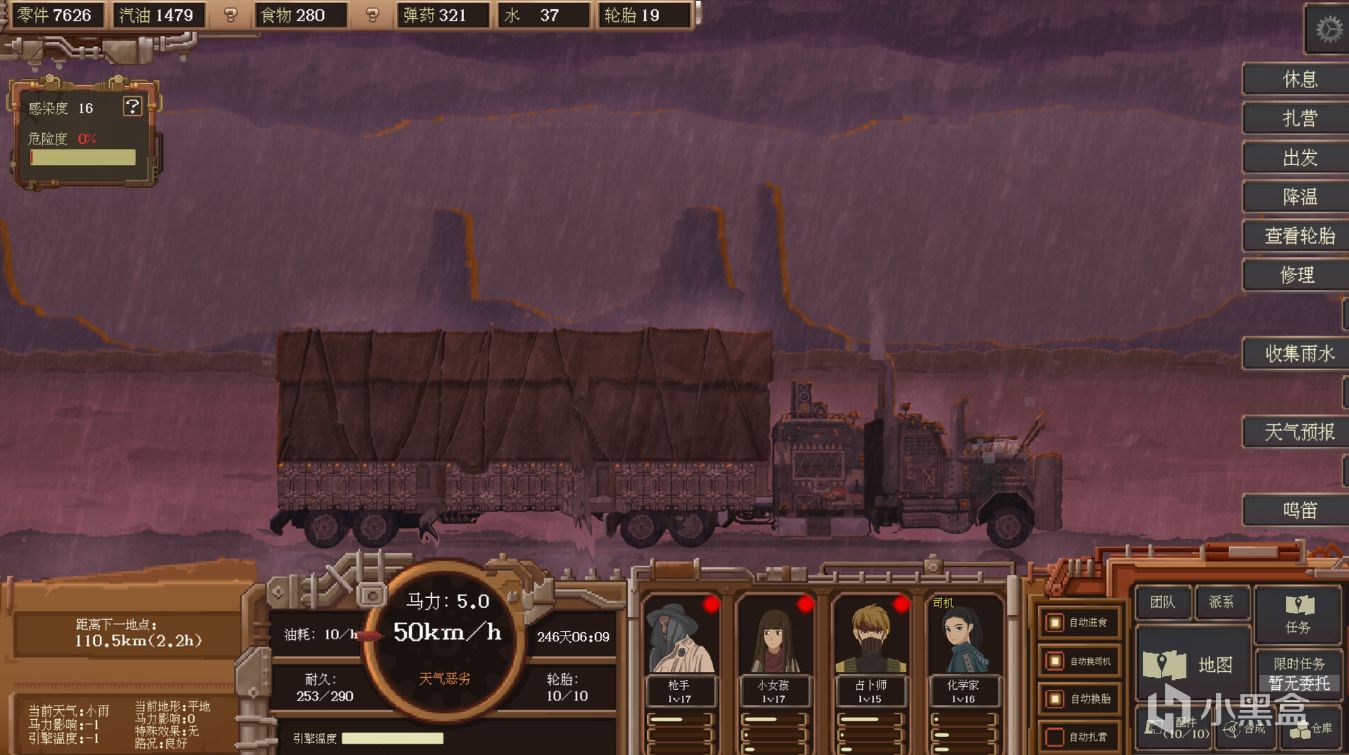The image size is (1349, 755).
Task: Toggle the 自动进食 auto-eat checkbox
Action: [1055, 623]
